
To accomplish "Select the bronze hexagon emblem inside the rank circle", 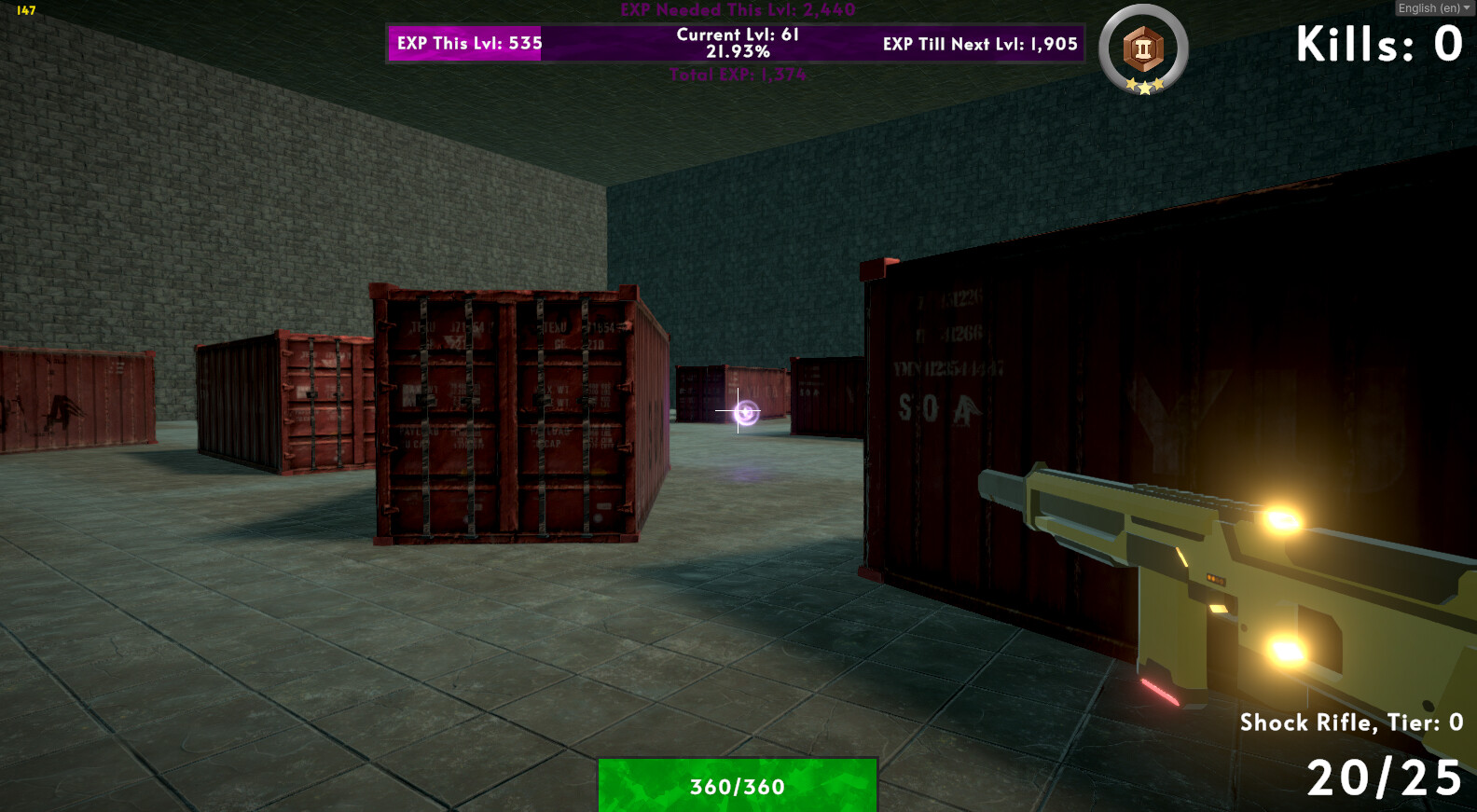I will pos(1142,49).
